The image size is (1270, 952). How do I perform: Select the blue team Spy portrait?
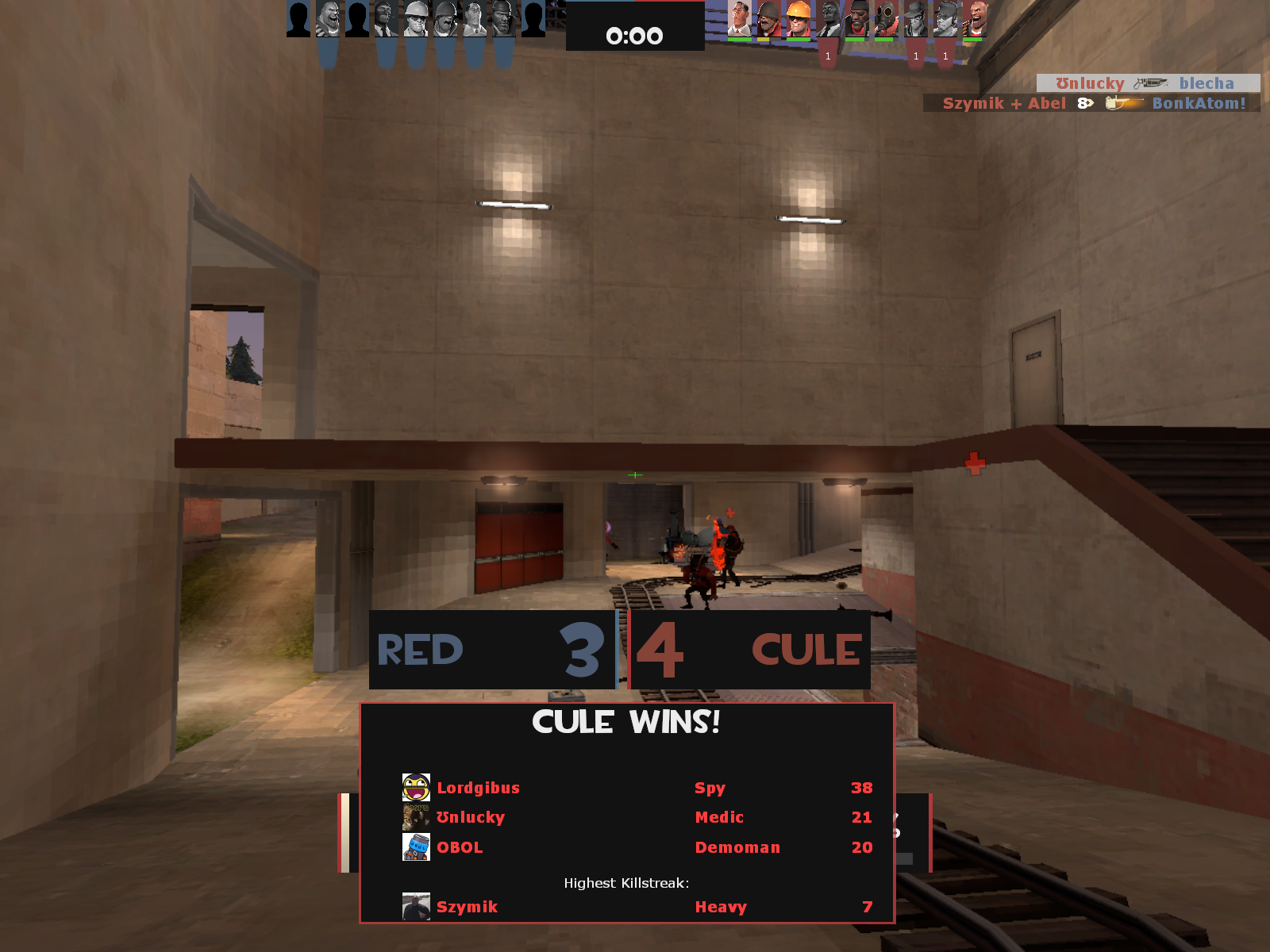point(387,19)
